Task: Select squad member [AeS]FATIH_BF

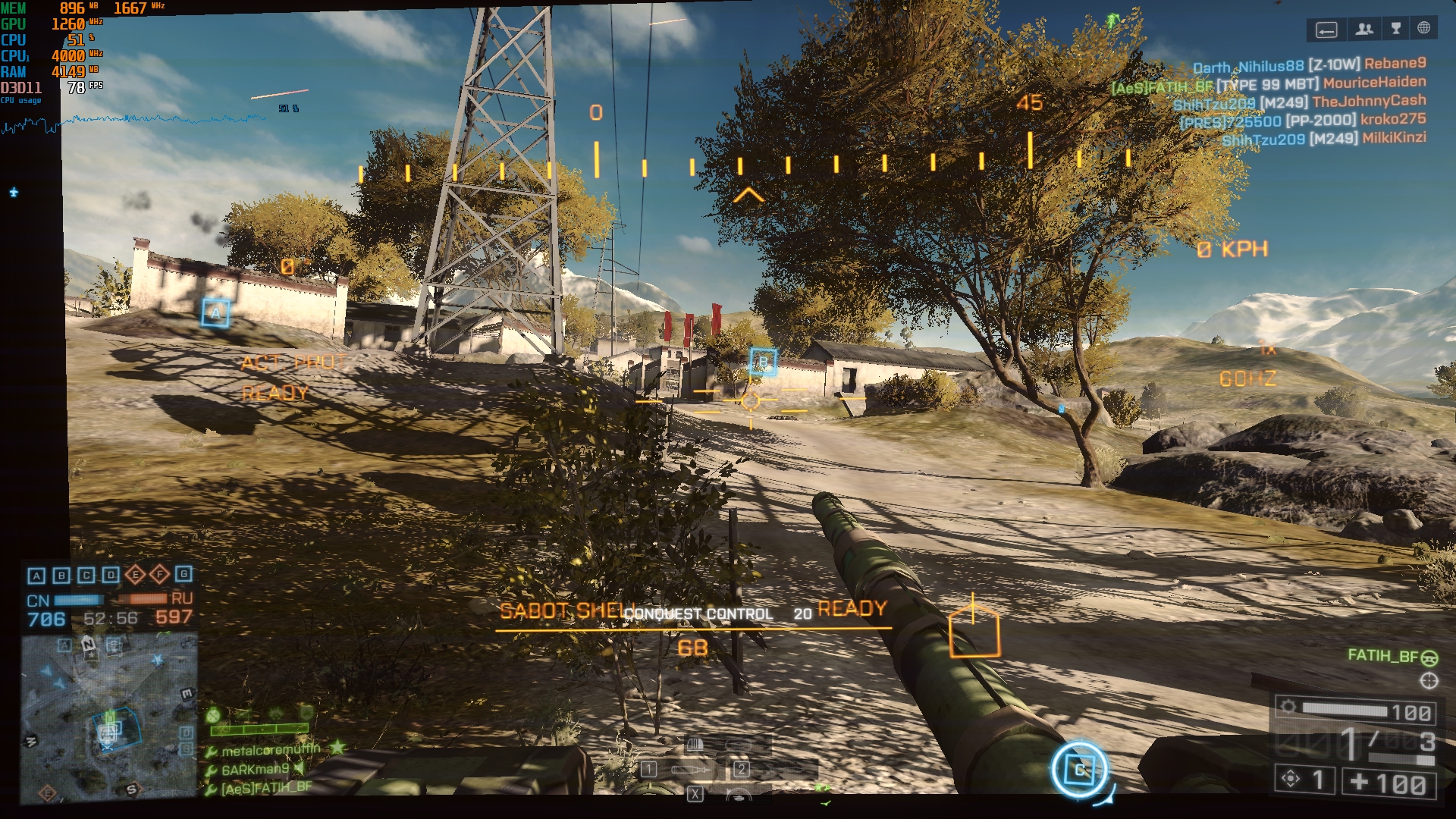Action: pyautogui.click(x=266, y=788)
